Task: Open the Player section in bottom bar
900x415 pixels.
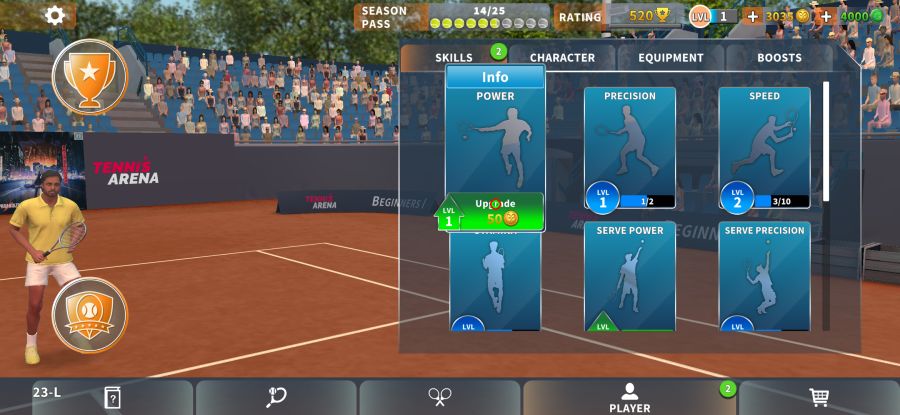Action: tap(629, 397)
